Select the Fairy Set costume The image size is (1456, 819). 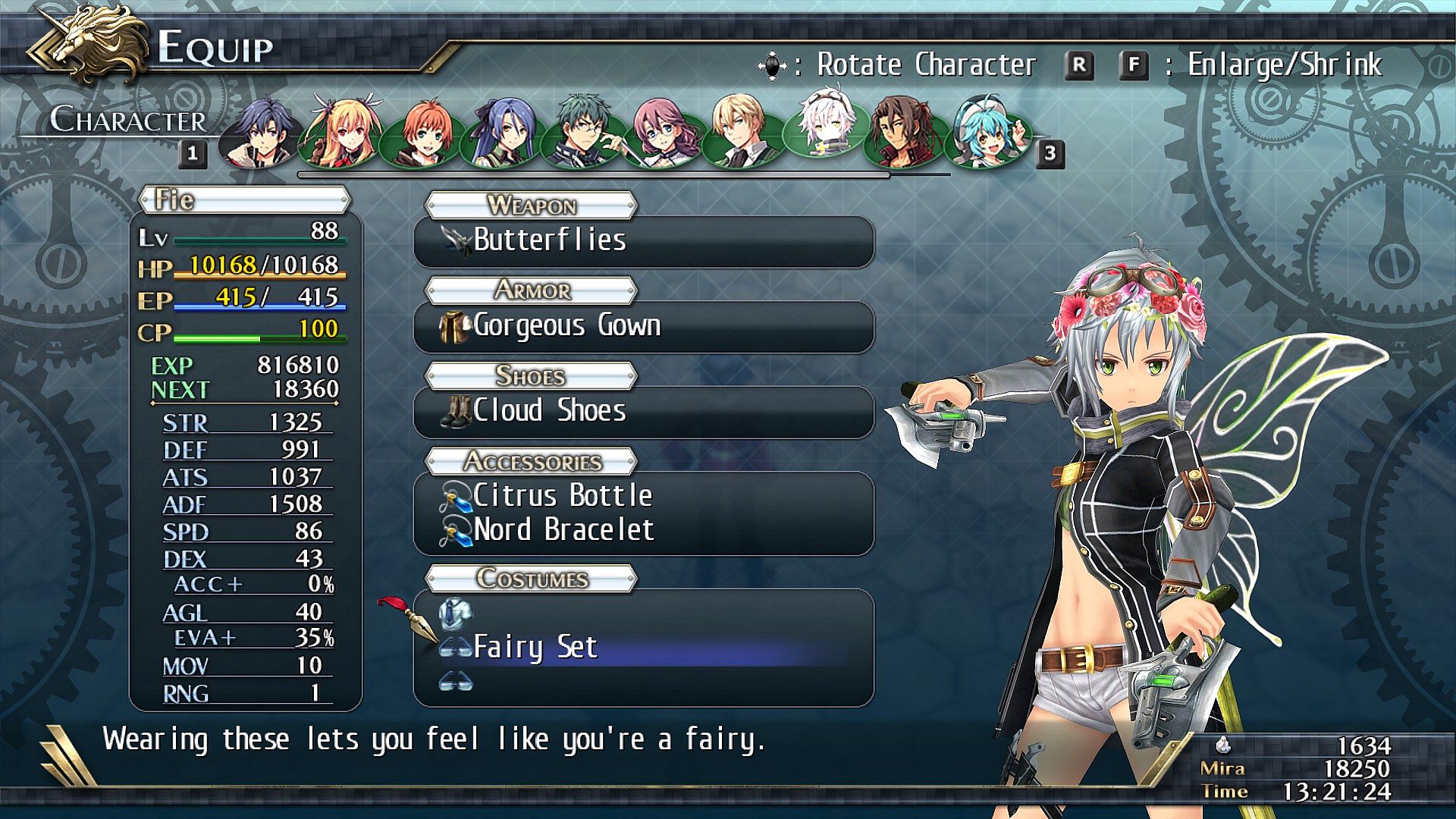tap(644, 648)
